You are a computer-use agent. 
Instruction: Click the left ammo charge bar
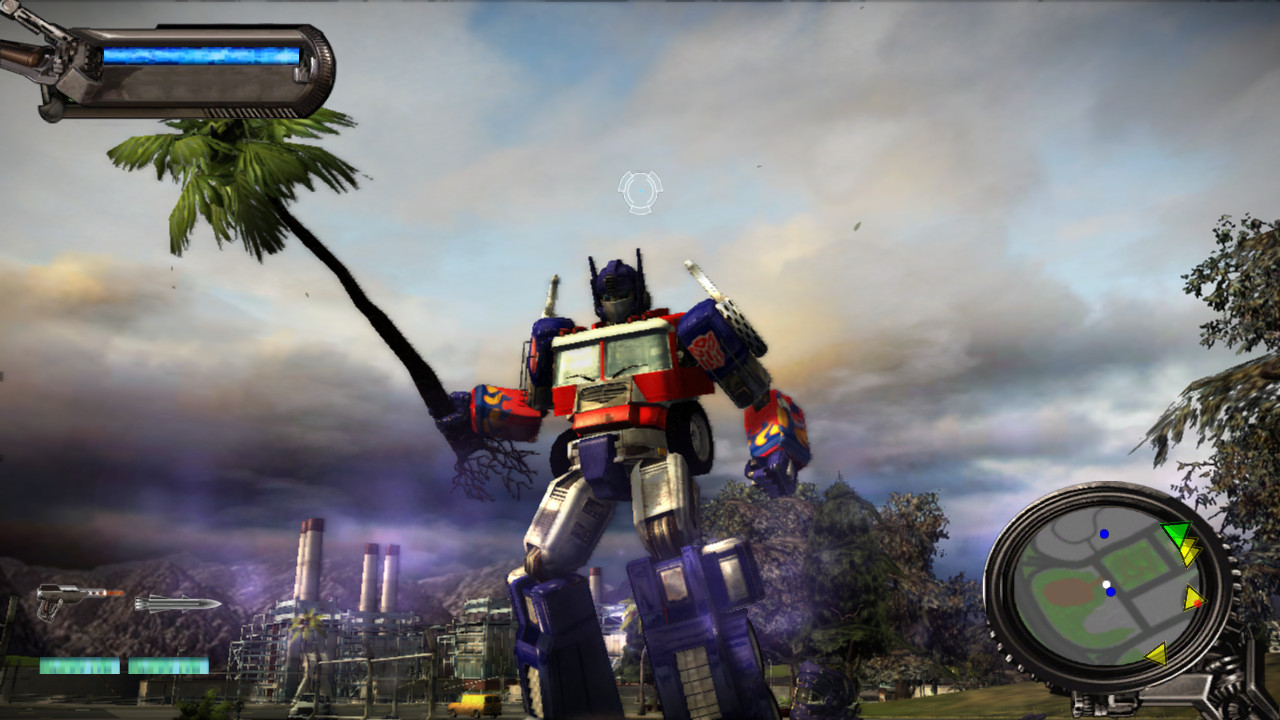(x=78, y=665)
